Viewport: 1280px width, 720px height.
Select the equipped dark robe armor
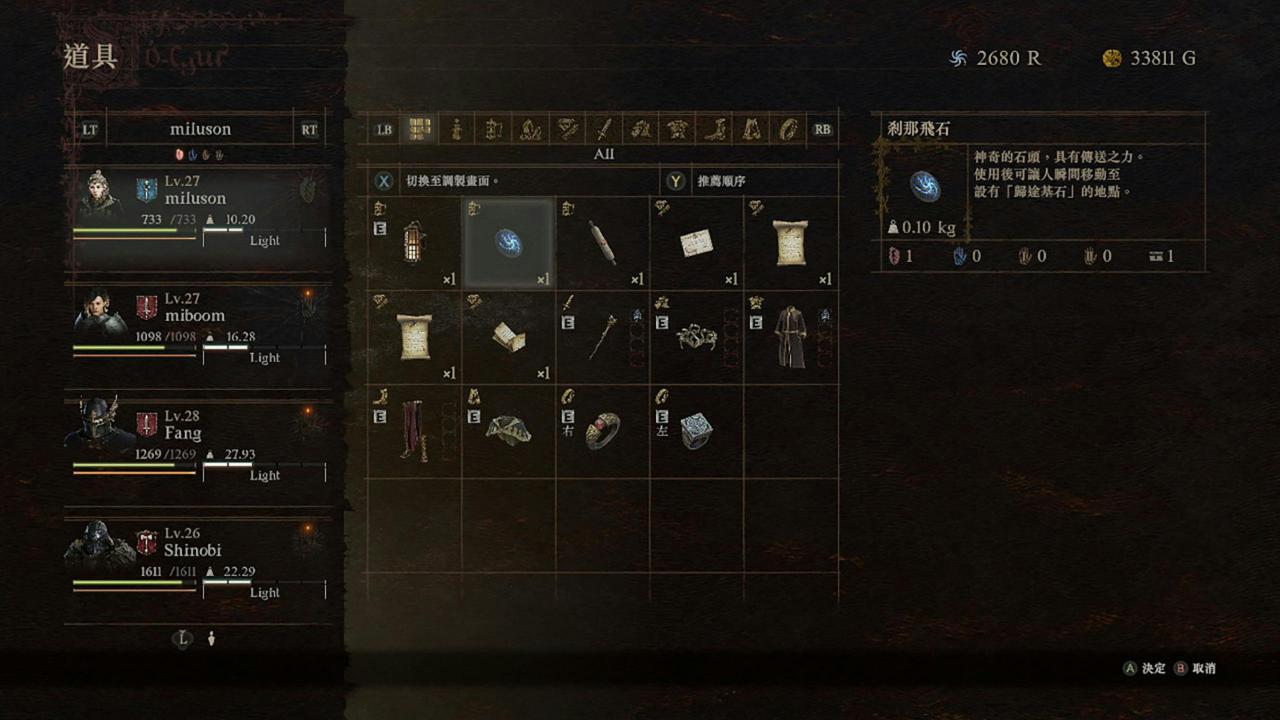(x=790, y=337)
